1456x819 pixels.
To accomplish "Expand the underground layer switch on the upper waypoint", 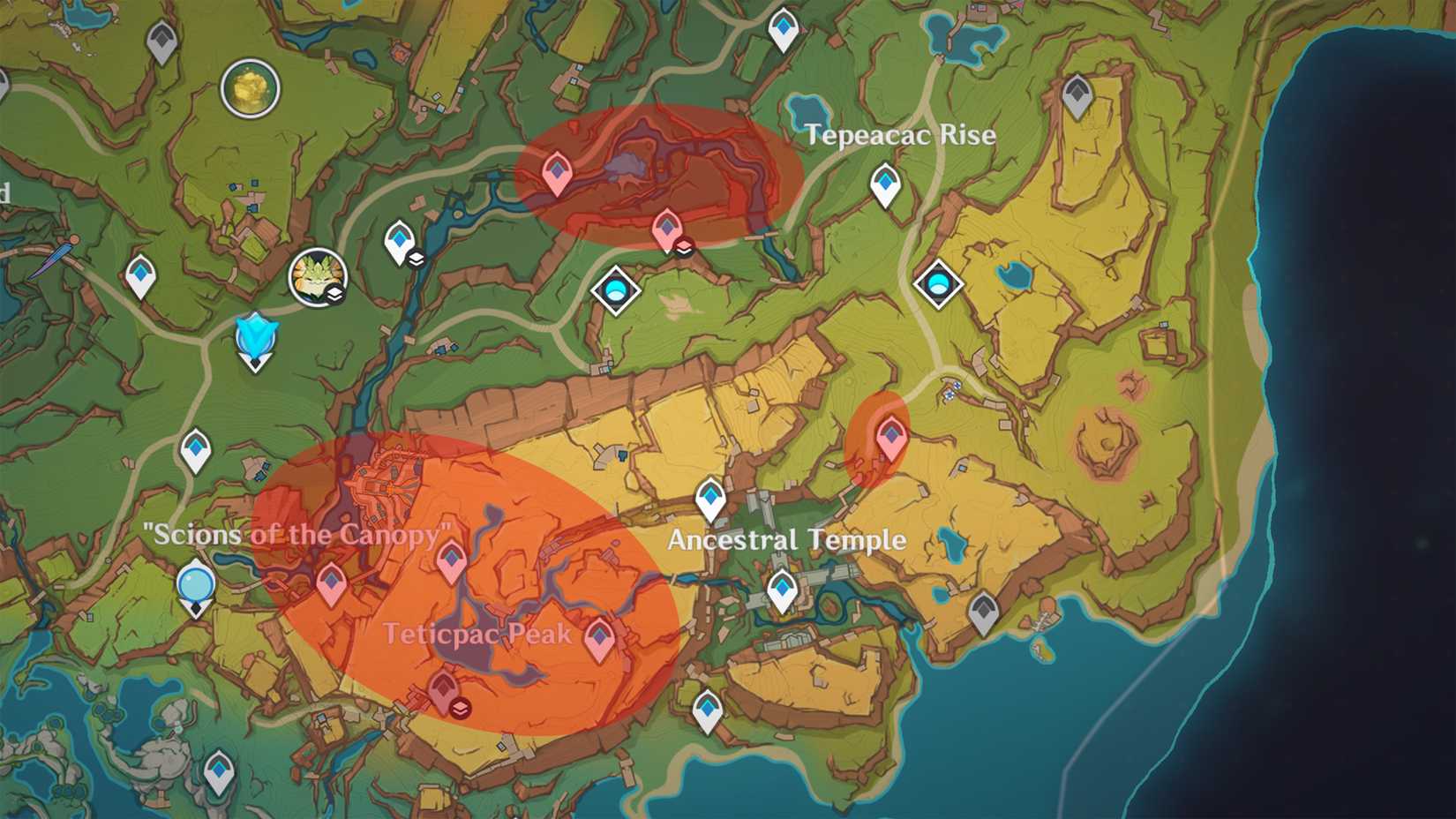I will [416, 259].
